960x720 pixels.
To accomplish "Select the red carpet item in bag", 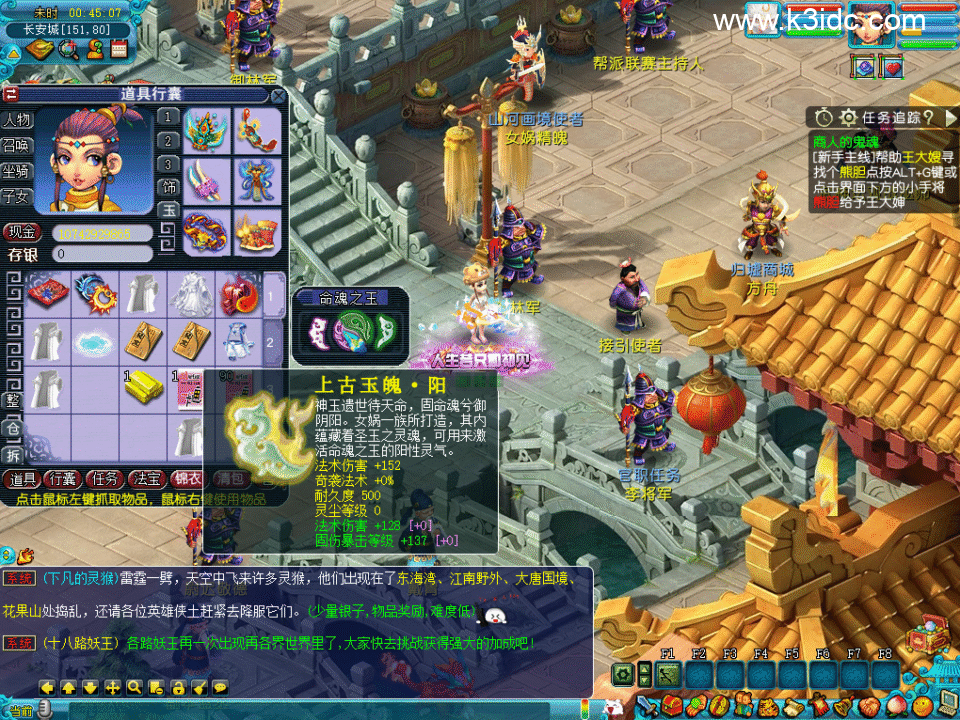I will pos(47,293).
